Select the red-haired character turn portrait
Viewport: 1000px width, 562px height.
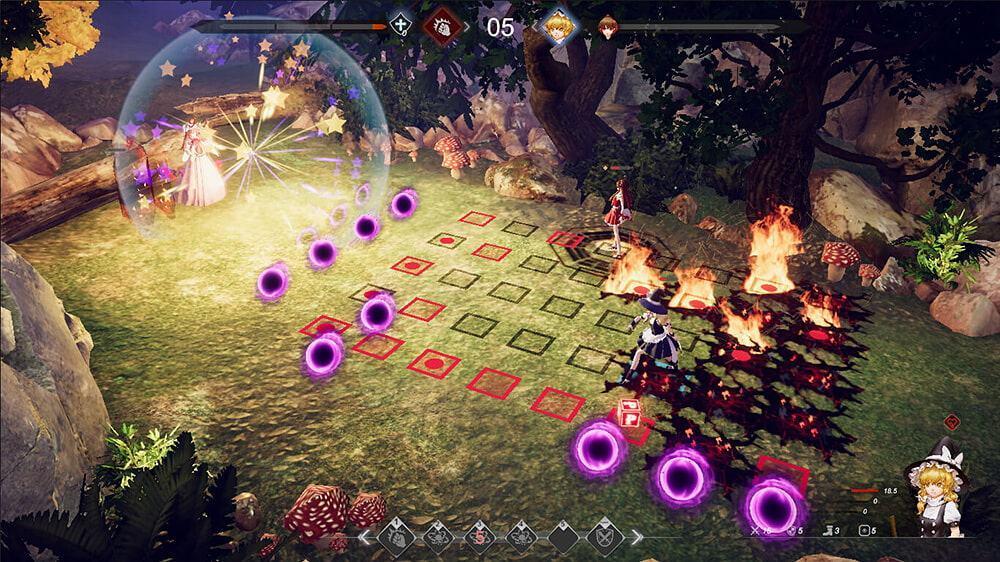click(606, 26)
